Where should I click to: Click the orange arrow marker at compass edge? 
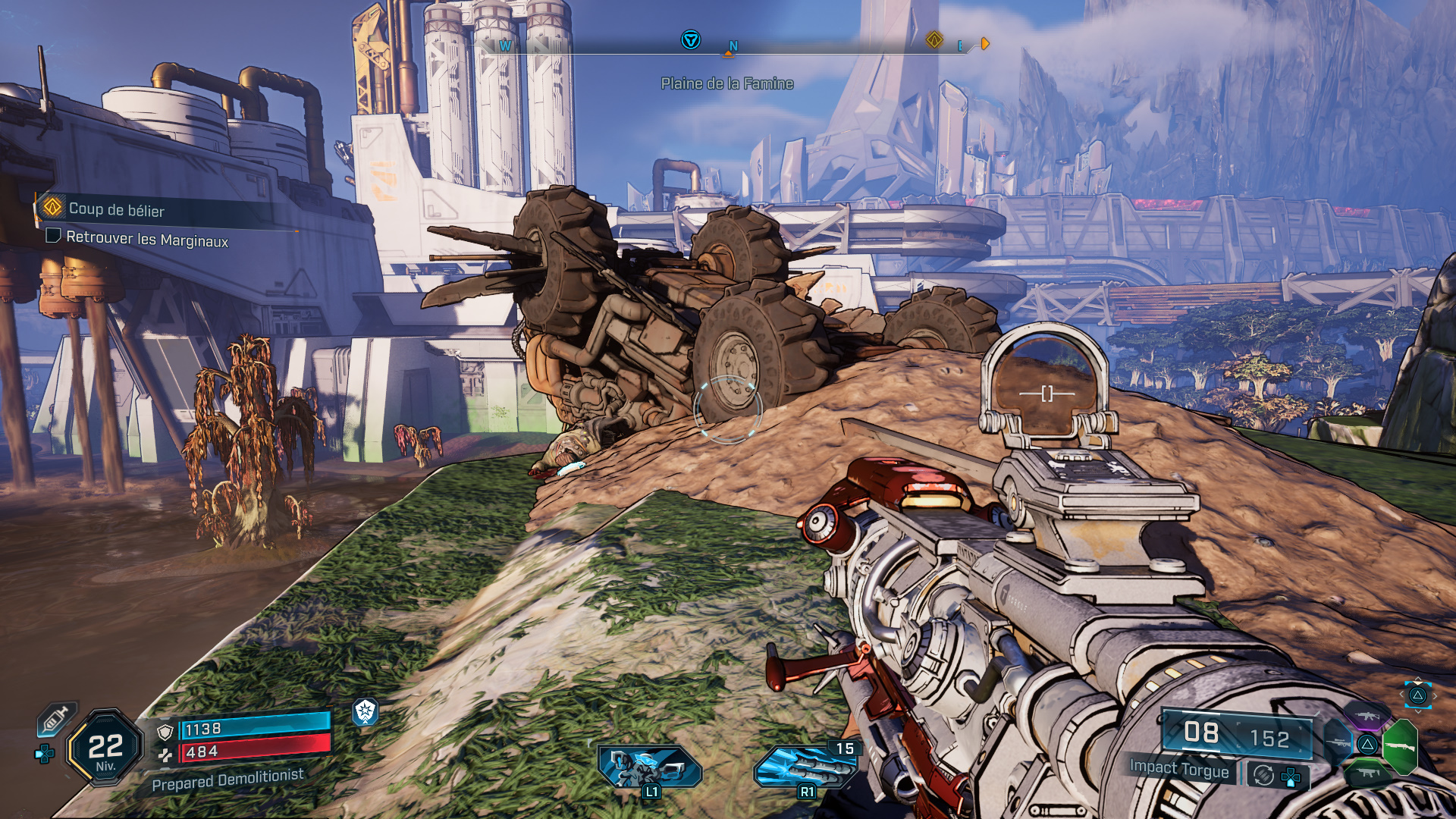click(985, 43)
